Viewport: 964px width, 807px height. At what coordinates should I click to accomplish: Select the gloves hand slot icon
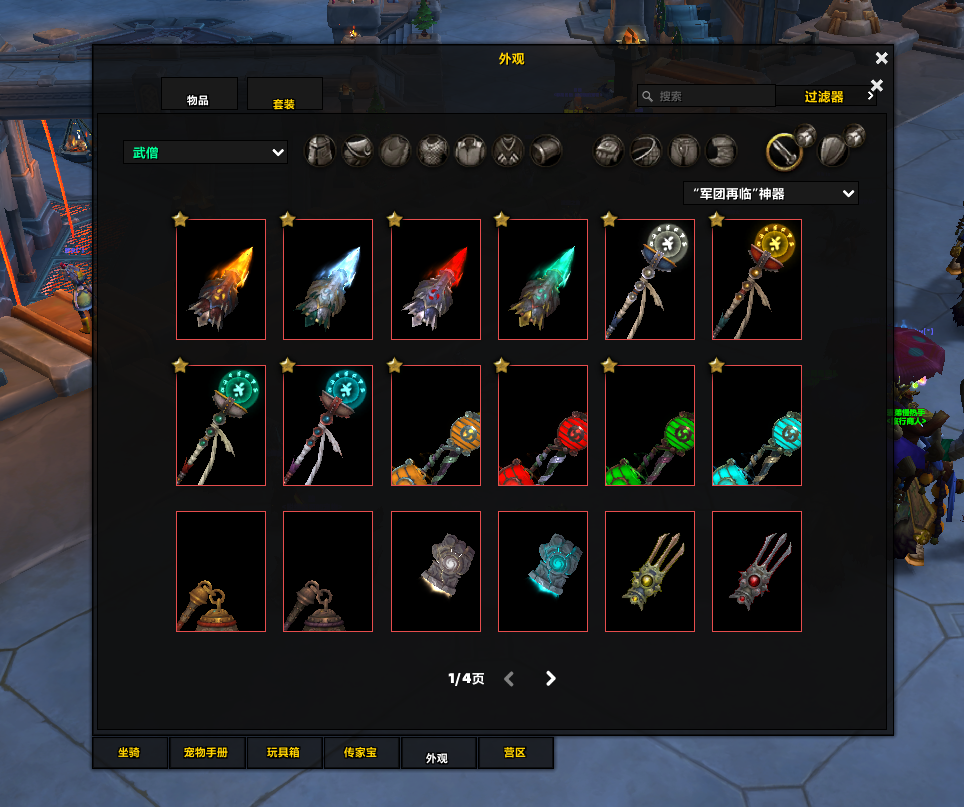609,151
